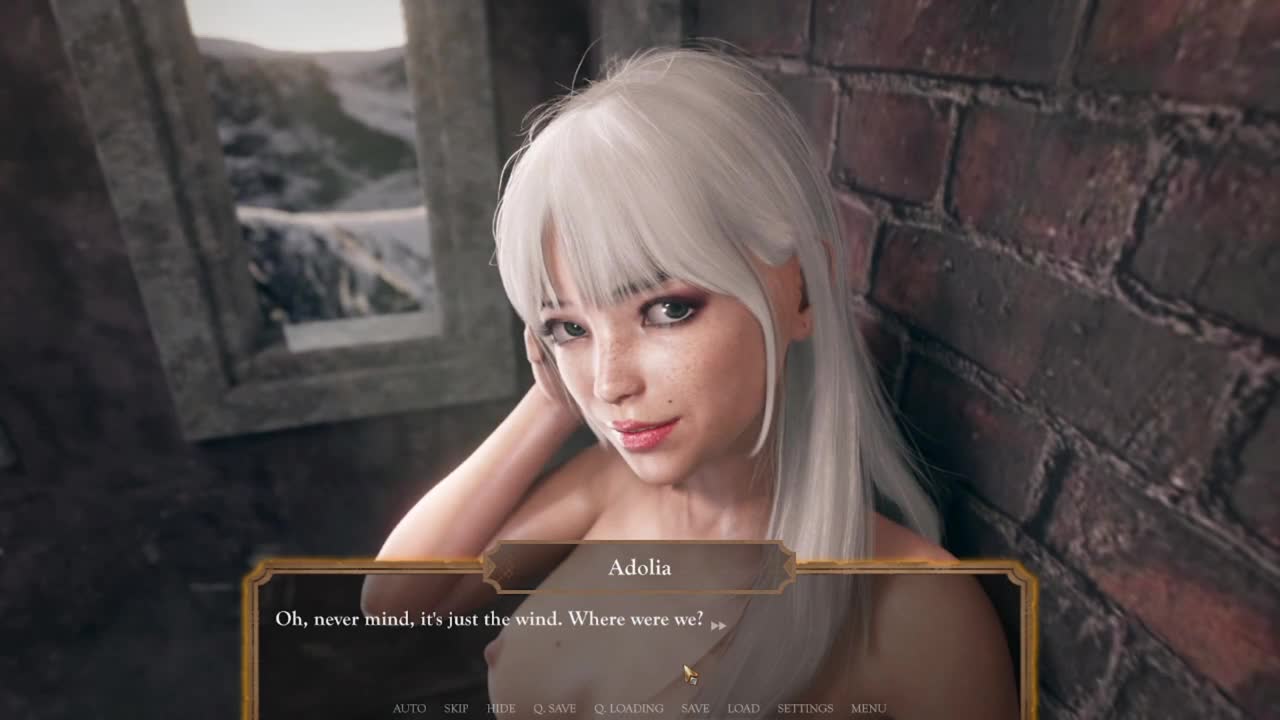Viewport: 1280px width, 720px height.
Task: Quick save using Q. SAVE
Action: click(x=554, y=708)
